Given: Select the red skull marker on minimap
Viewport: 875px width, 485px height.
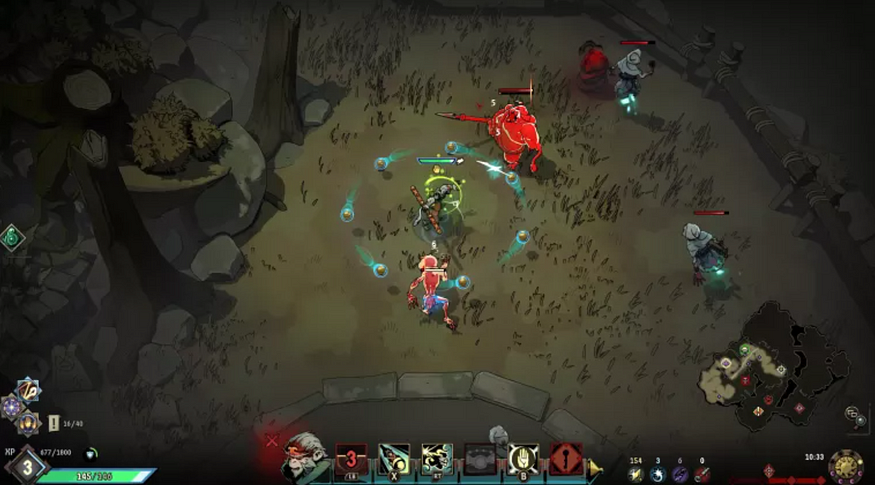Looking at the screenshot, I should click(745, 381).
